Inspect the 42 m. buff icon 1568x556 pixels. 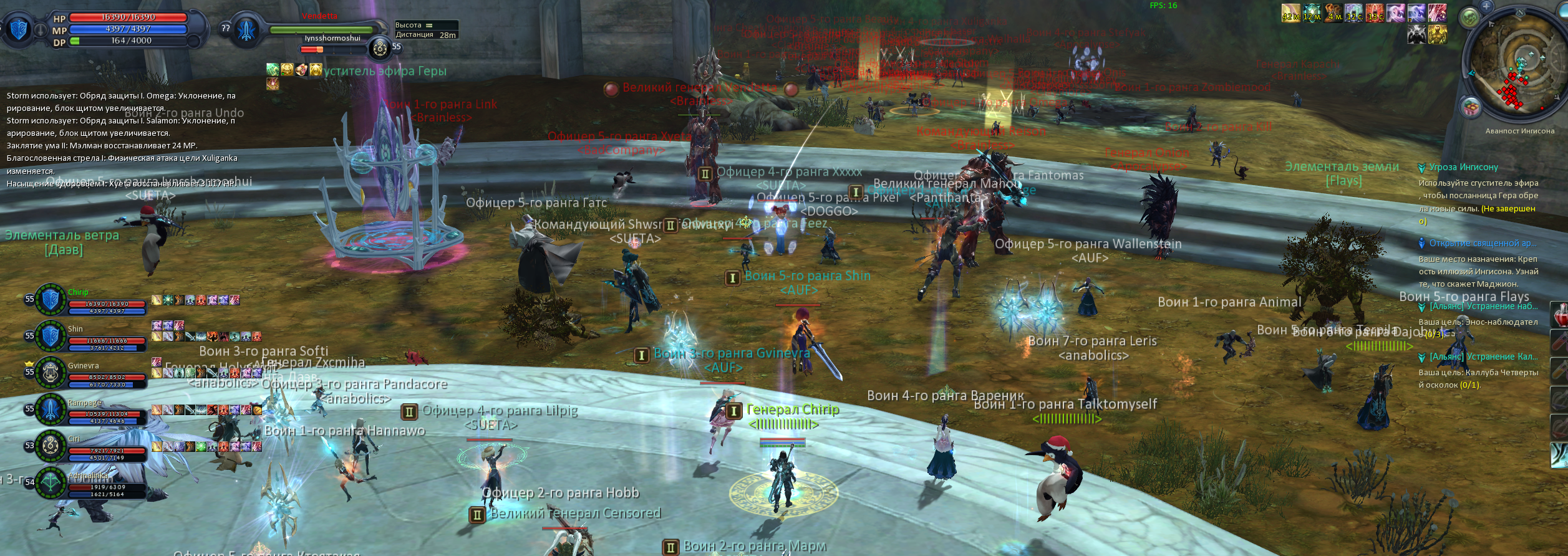coord(1290,13)
